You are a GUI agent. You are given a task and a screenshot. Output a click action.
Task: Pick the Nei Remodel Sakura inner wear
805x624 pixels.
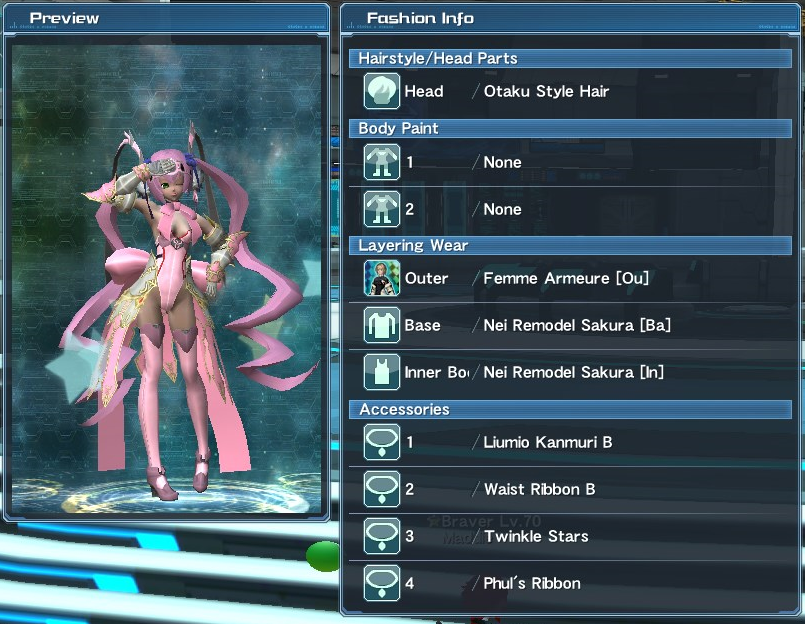570,372
